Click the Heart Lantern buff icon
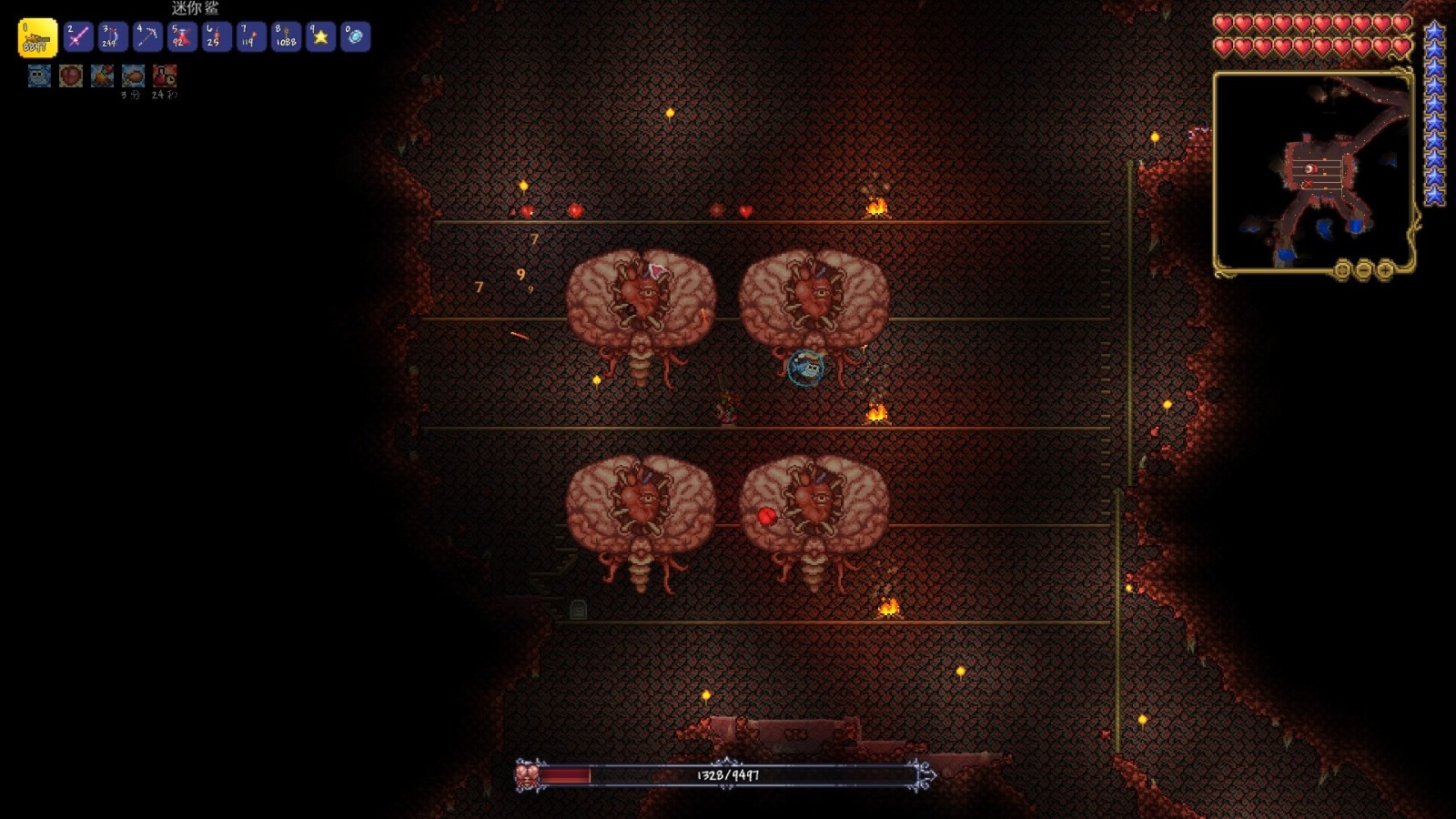 71,76
